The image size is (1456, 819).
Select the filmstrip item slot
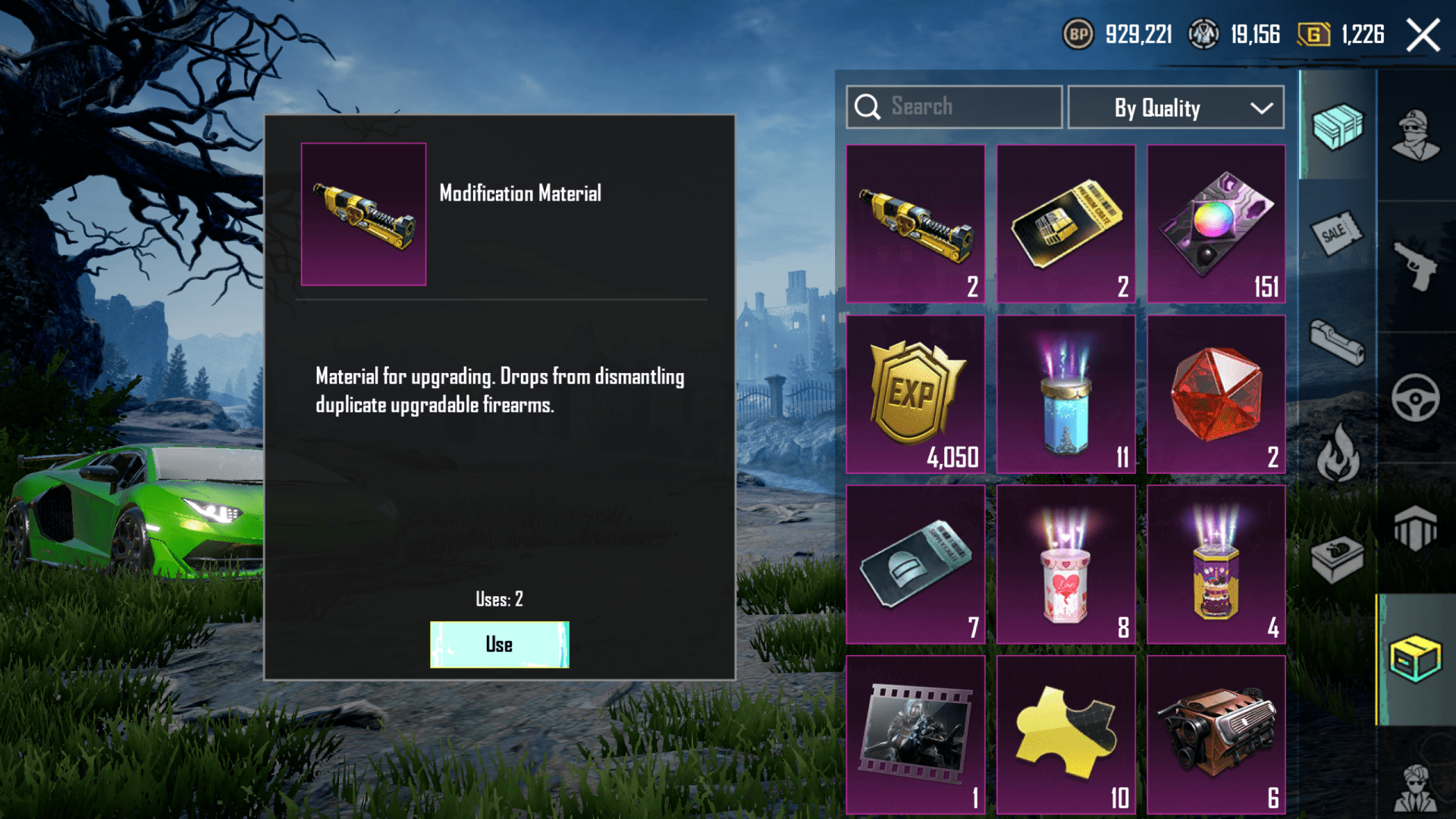pyautogui.click(x=915, y=735)
